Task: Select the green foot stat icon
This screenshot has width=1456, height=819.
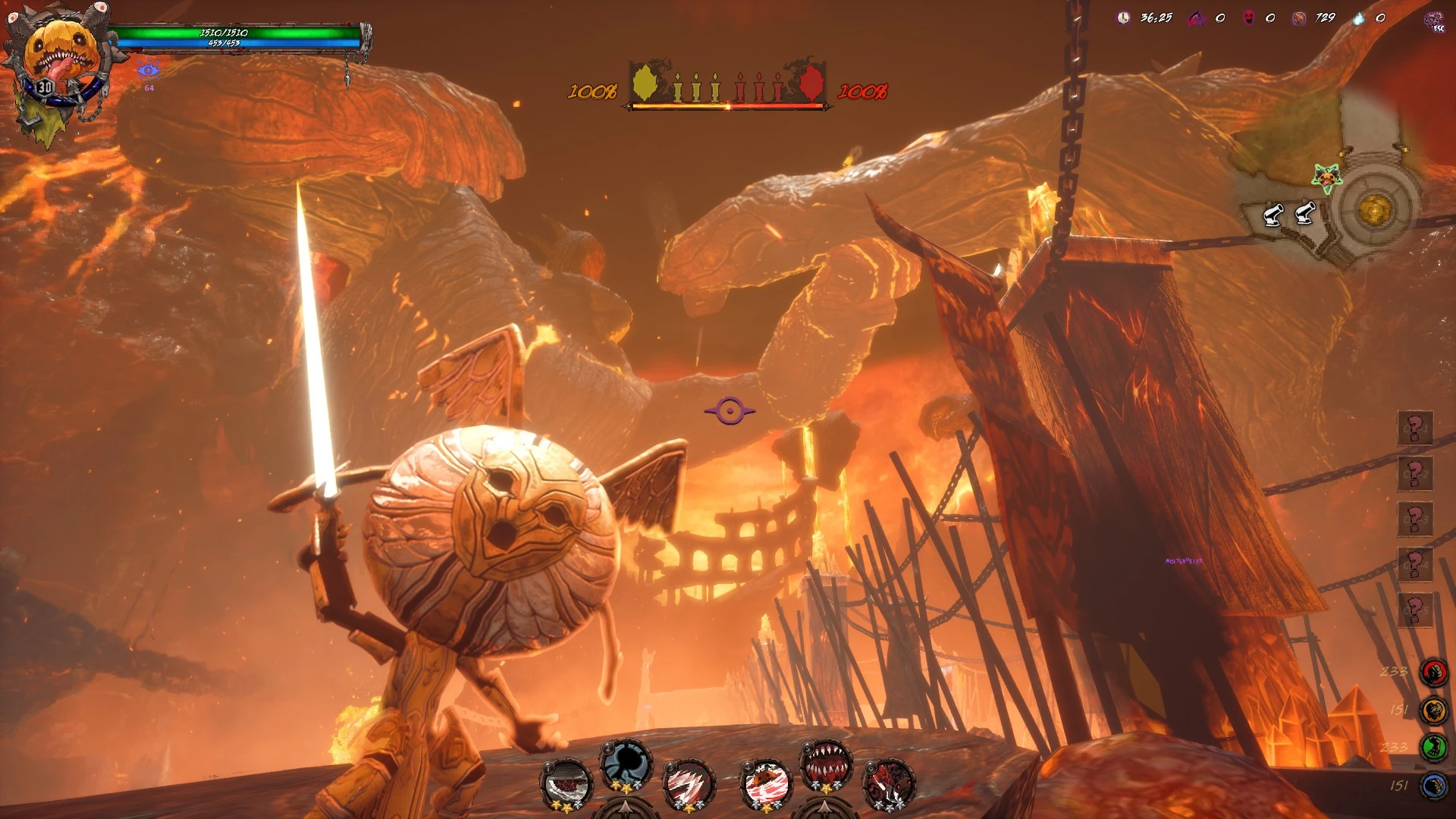Action: [x=1433, y=748]
